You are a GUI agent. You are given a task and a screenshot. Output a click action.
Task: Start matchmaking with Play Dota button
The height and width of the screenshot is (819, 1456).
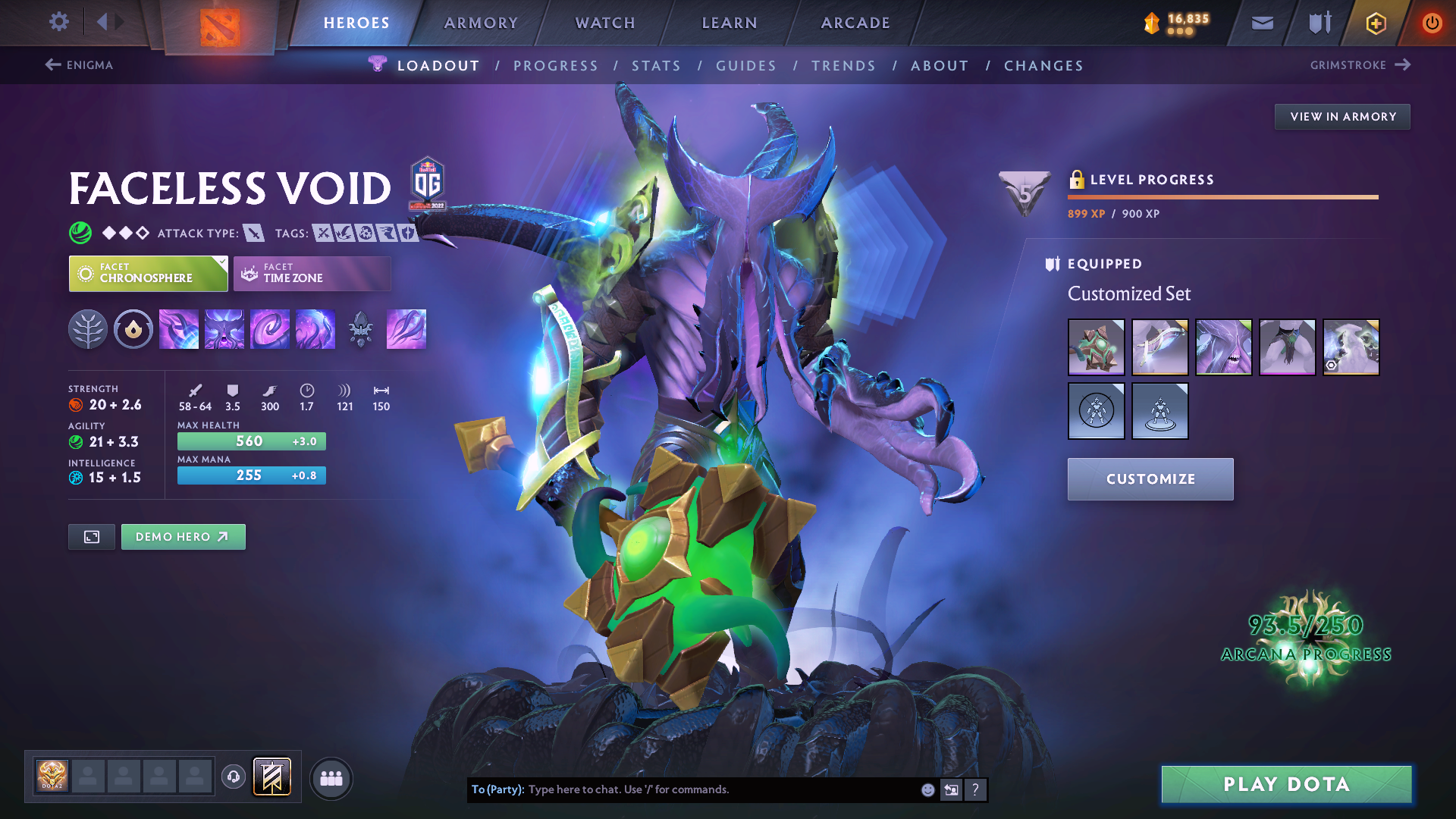point(1286,784)
